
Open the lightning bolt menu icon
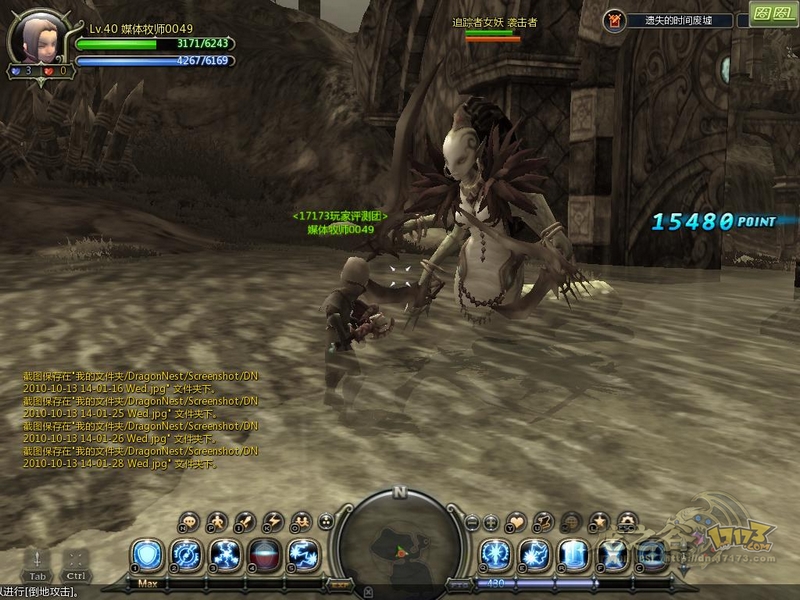[x=271, y=521]
